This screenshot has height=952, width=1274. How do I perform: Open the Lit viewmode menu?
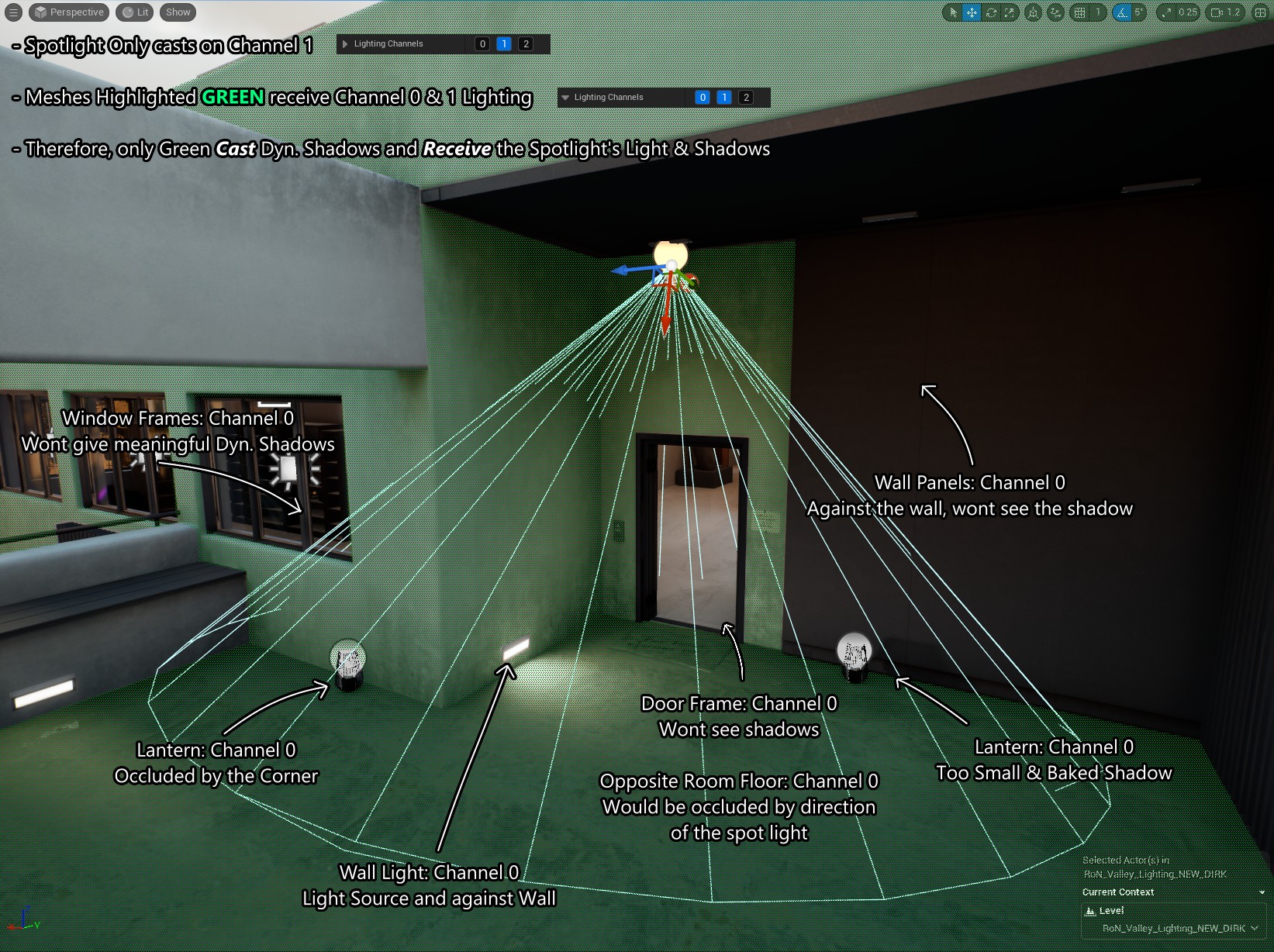click(x=133, y=12)
